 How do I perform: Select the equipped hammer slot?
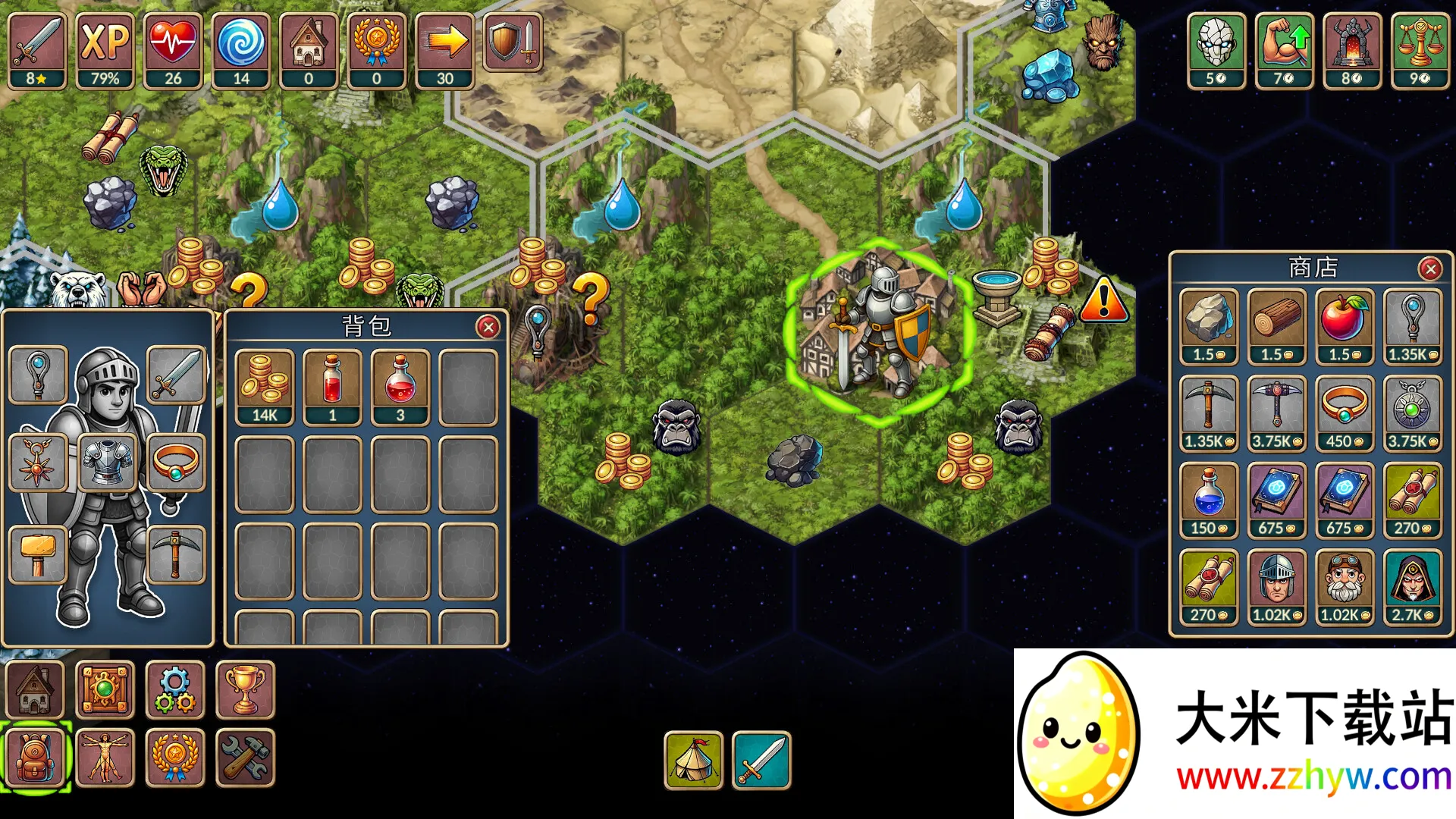(x=38, y=554)
